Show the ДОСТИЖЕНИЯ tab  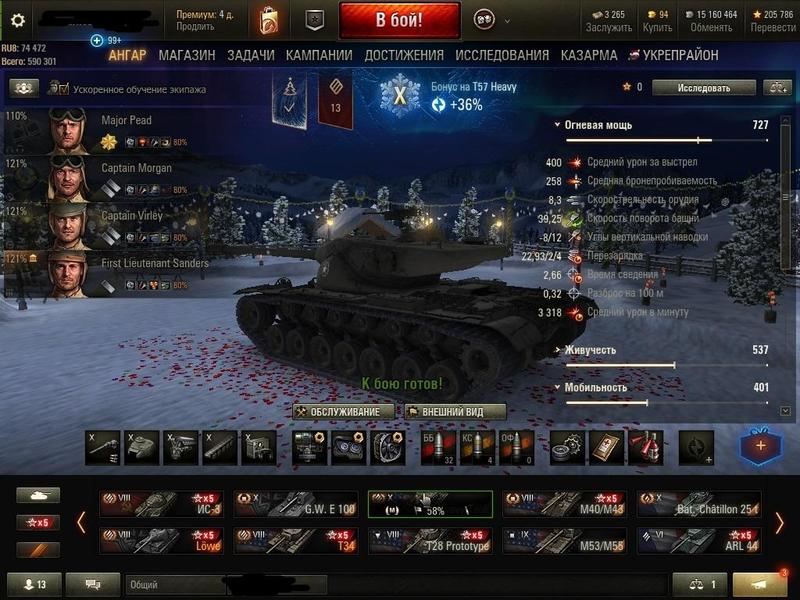coord(404,56)
